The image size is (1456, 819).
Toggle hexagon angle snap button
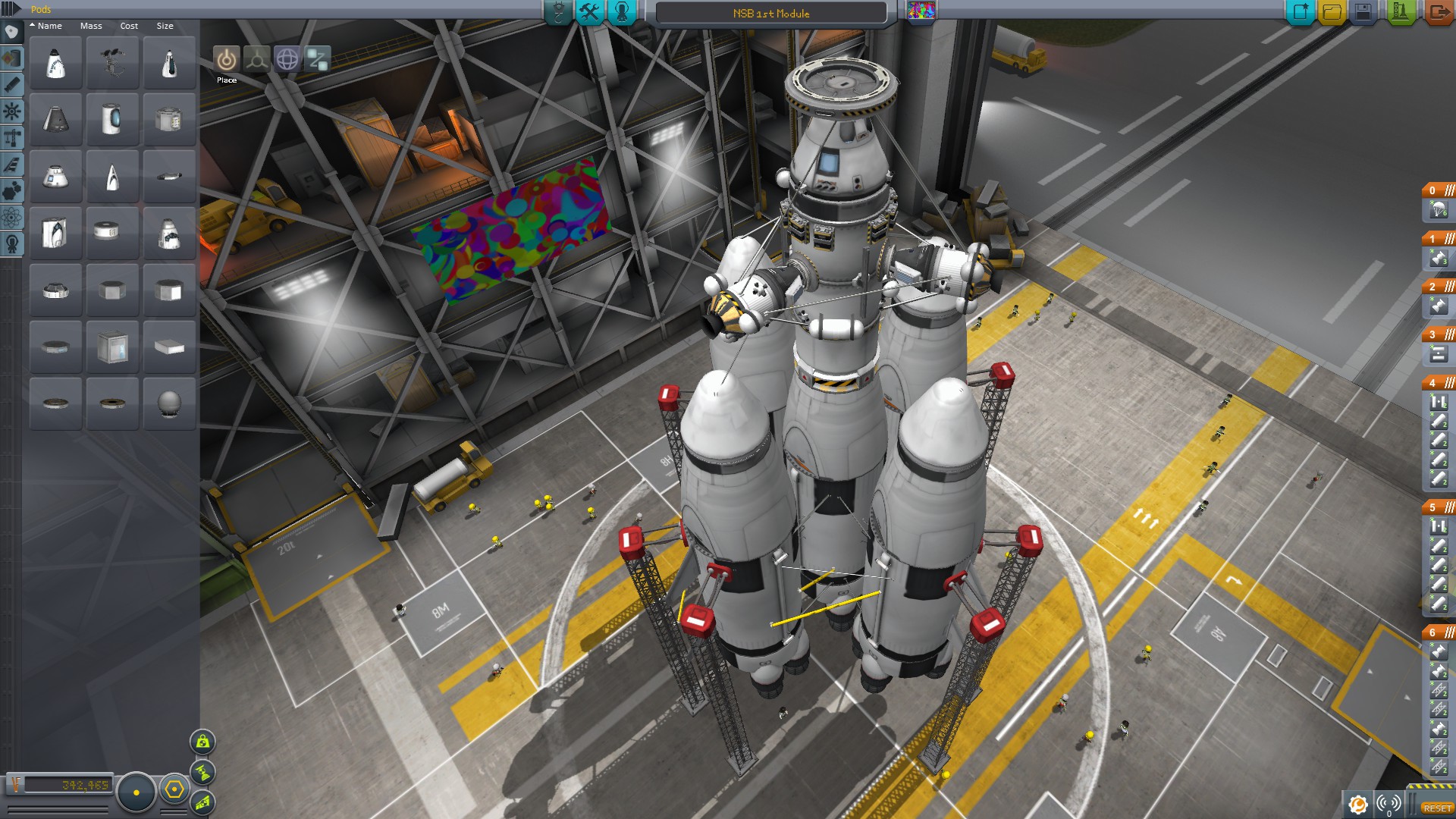(174, 790)
